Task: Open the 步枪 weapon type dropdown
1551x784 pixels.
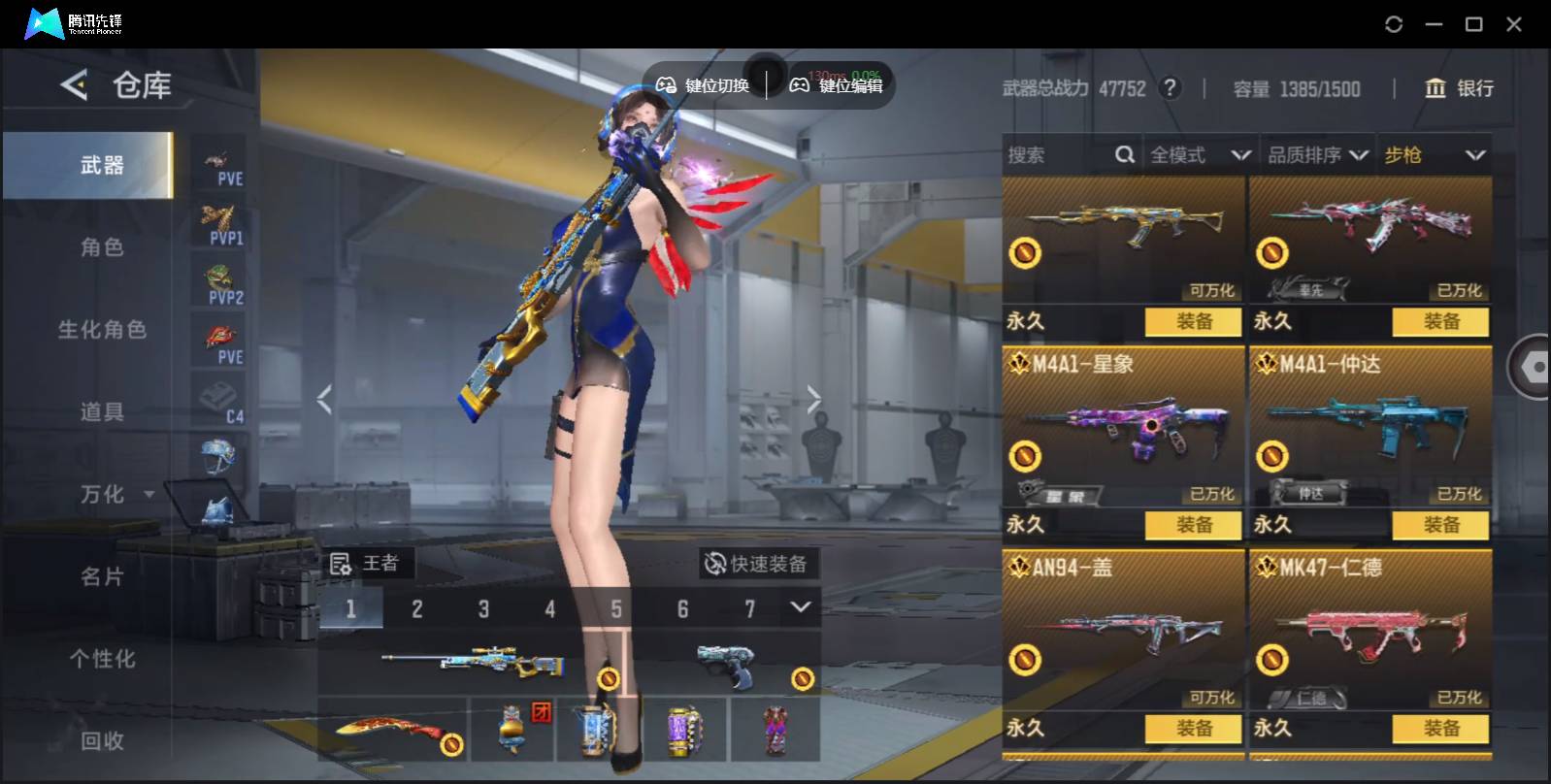Action: pos(1434,155)
